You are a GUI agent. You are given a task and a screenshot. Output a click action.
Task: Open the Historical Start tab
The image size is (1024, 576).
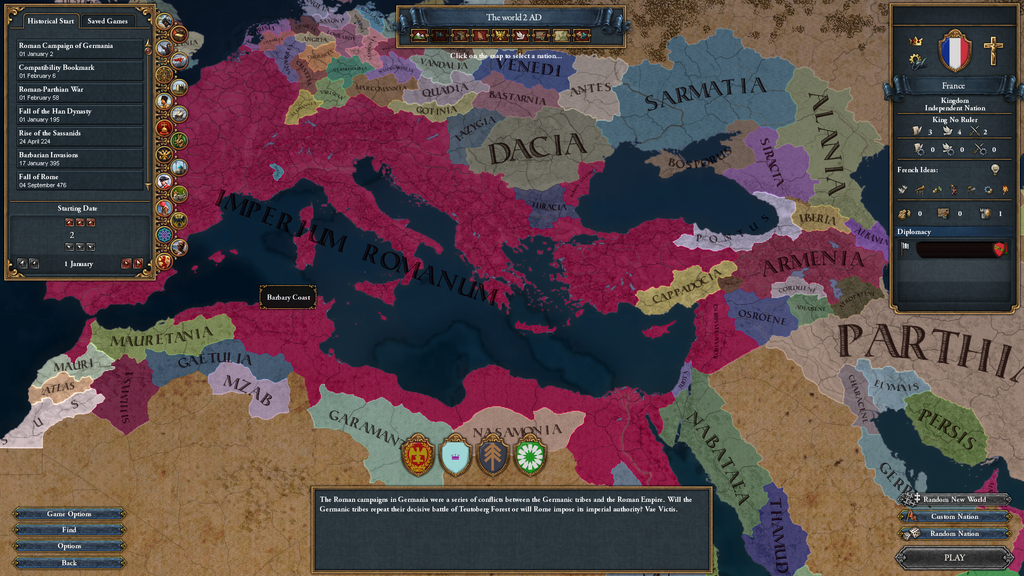point(51,20)
